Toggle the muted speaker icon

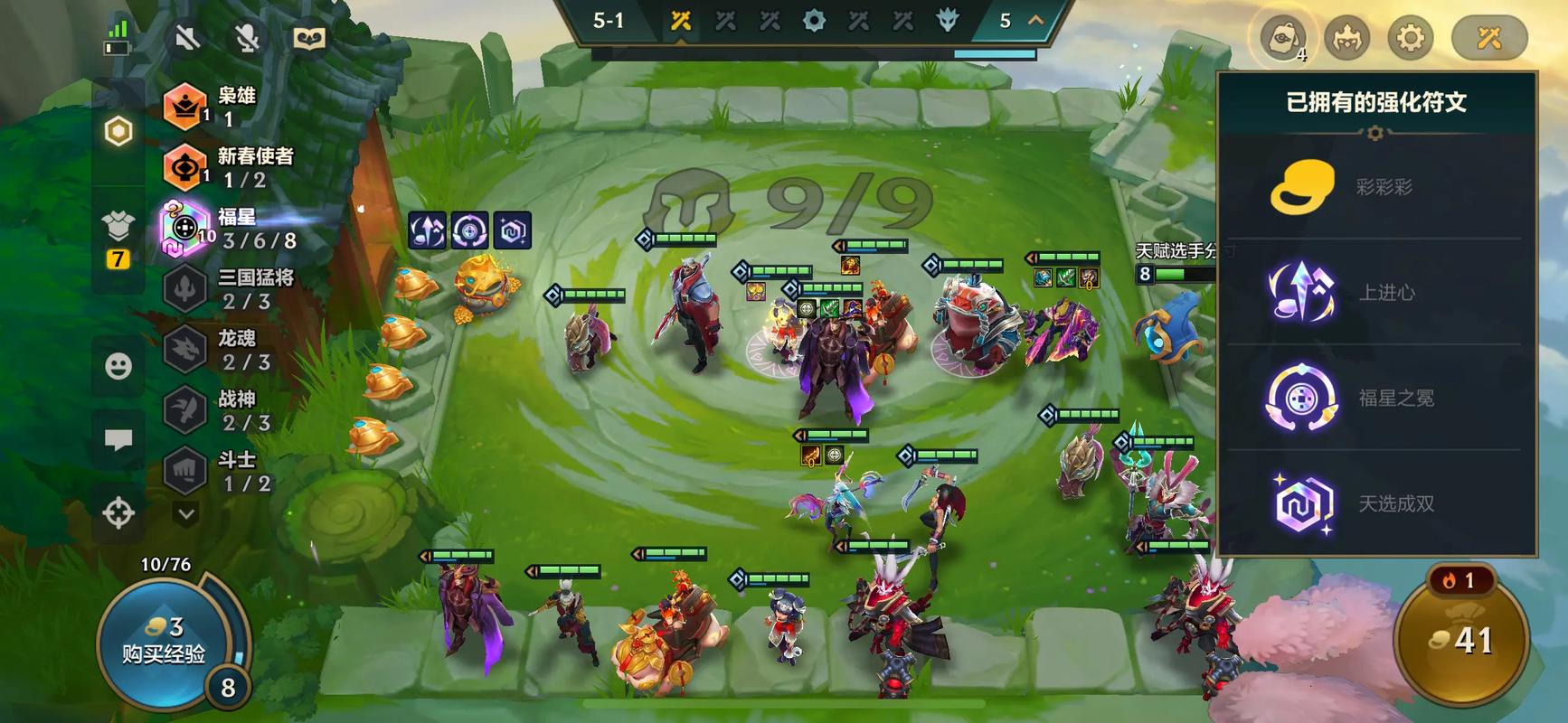(187, 38)
